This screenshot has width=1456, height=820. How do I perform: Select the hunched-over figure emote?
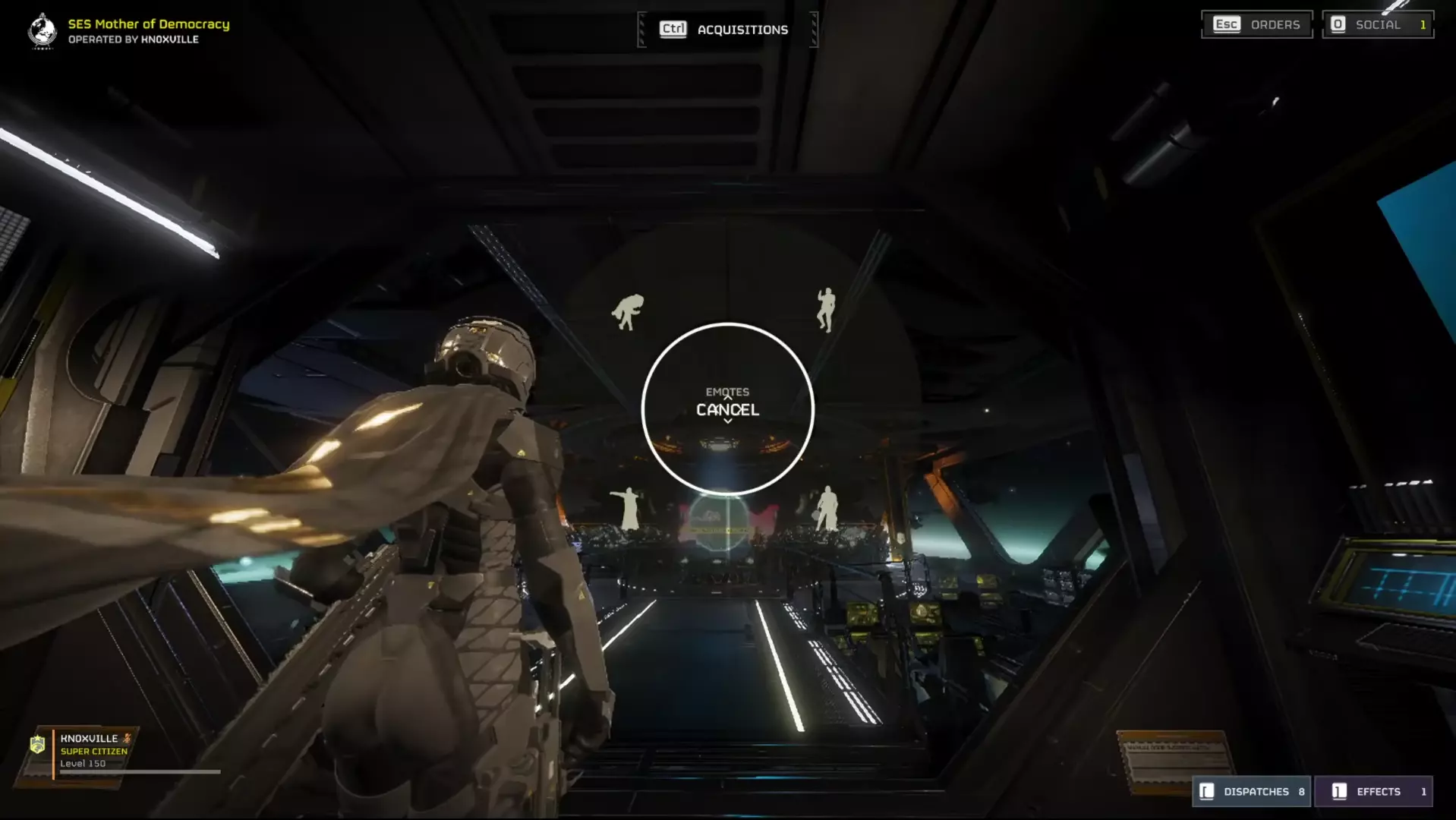coord(628,311)
